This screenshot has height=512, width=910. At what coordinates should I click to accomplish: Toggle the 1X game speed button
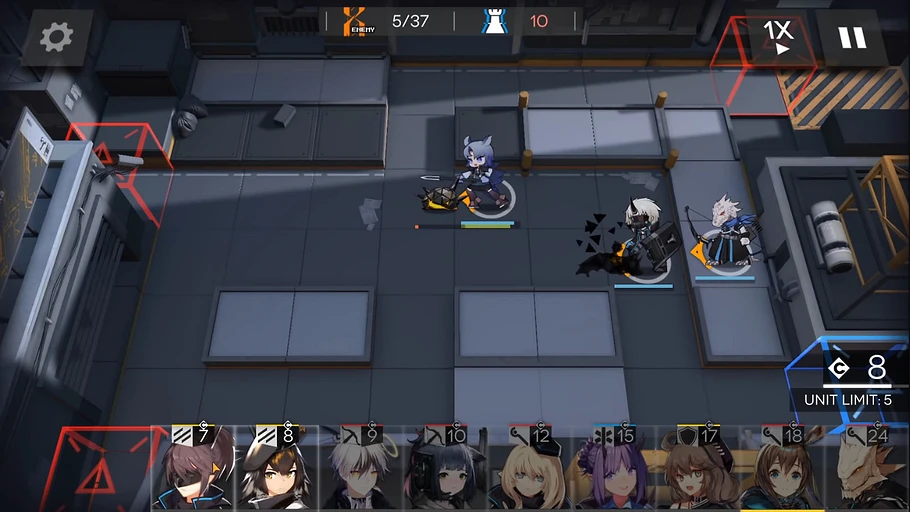point(778,38)
